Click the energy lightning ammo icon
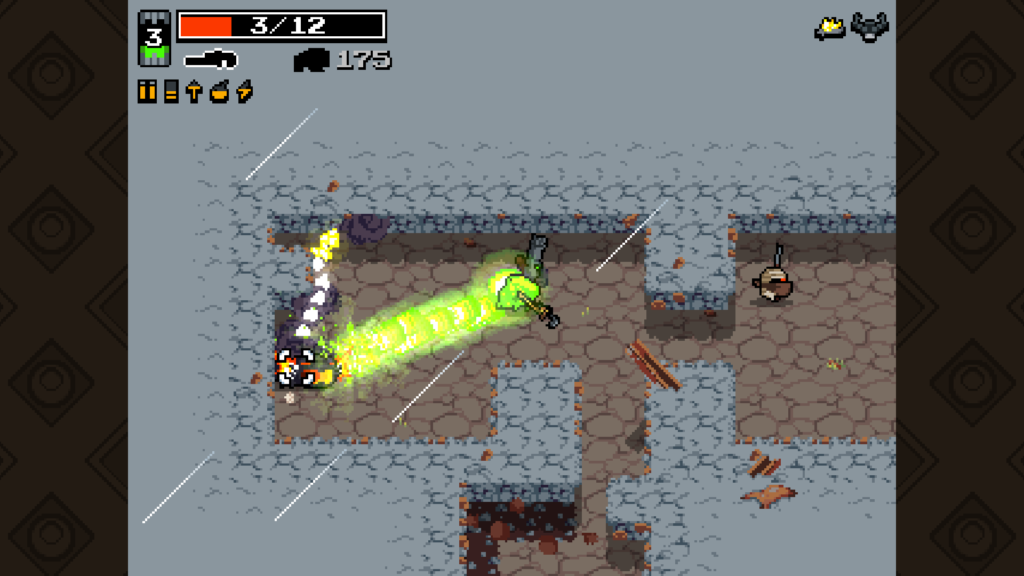 pos(244,92)
